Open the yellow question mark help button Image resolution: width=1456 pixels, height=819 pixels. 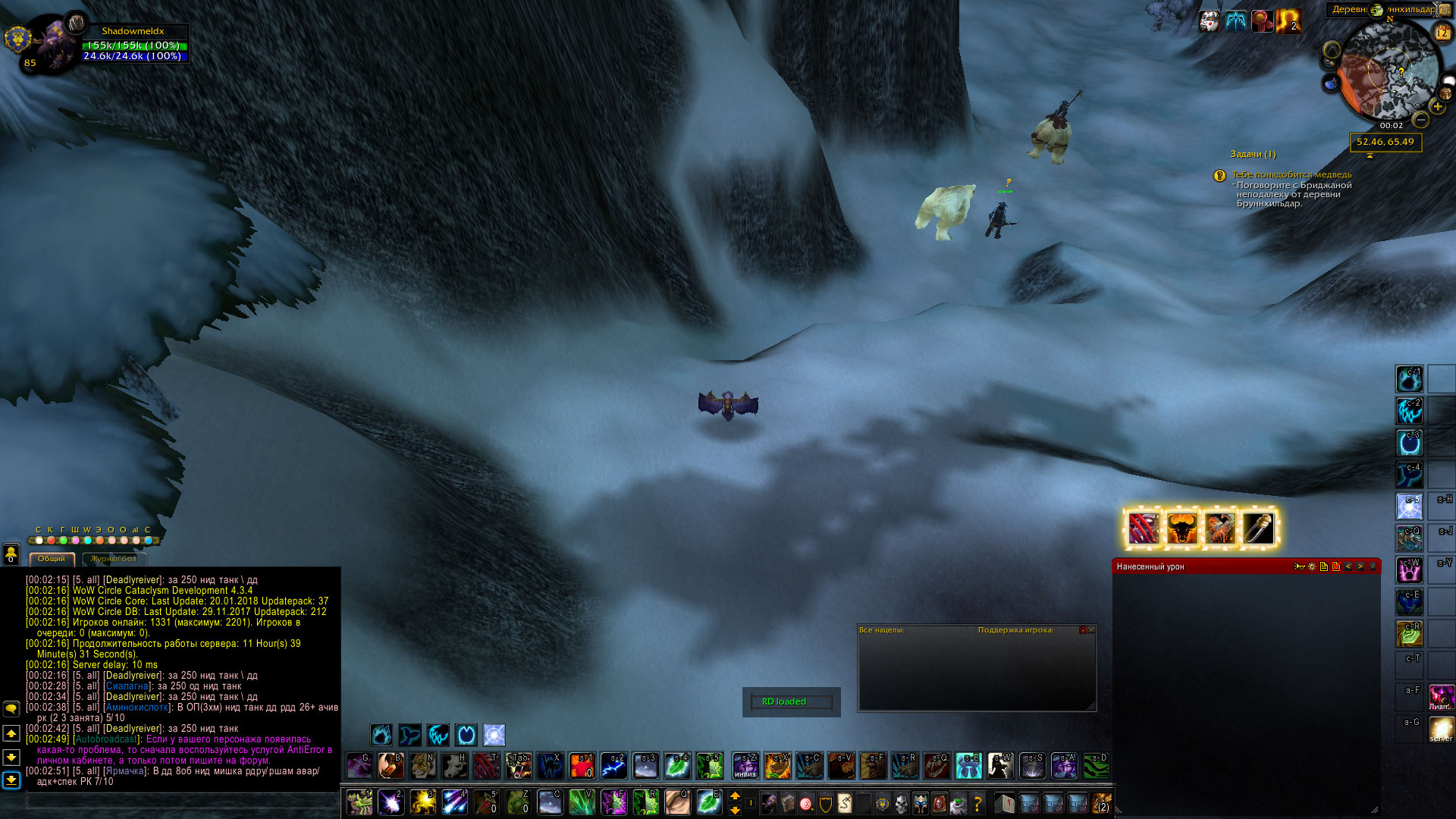(x=977, y=802)
